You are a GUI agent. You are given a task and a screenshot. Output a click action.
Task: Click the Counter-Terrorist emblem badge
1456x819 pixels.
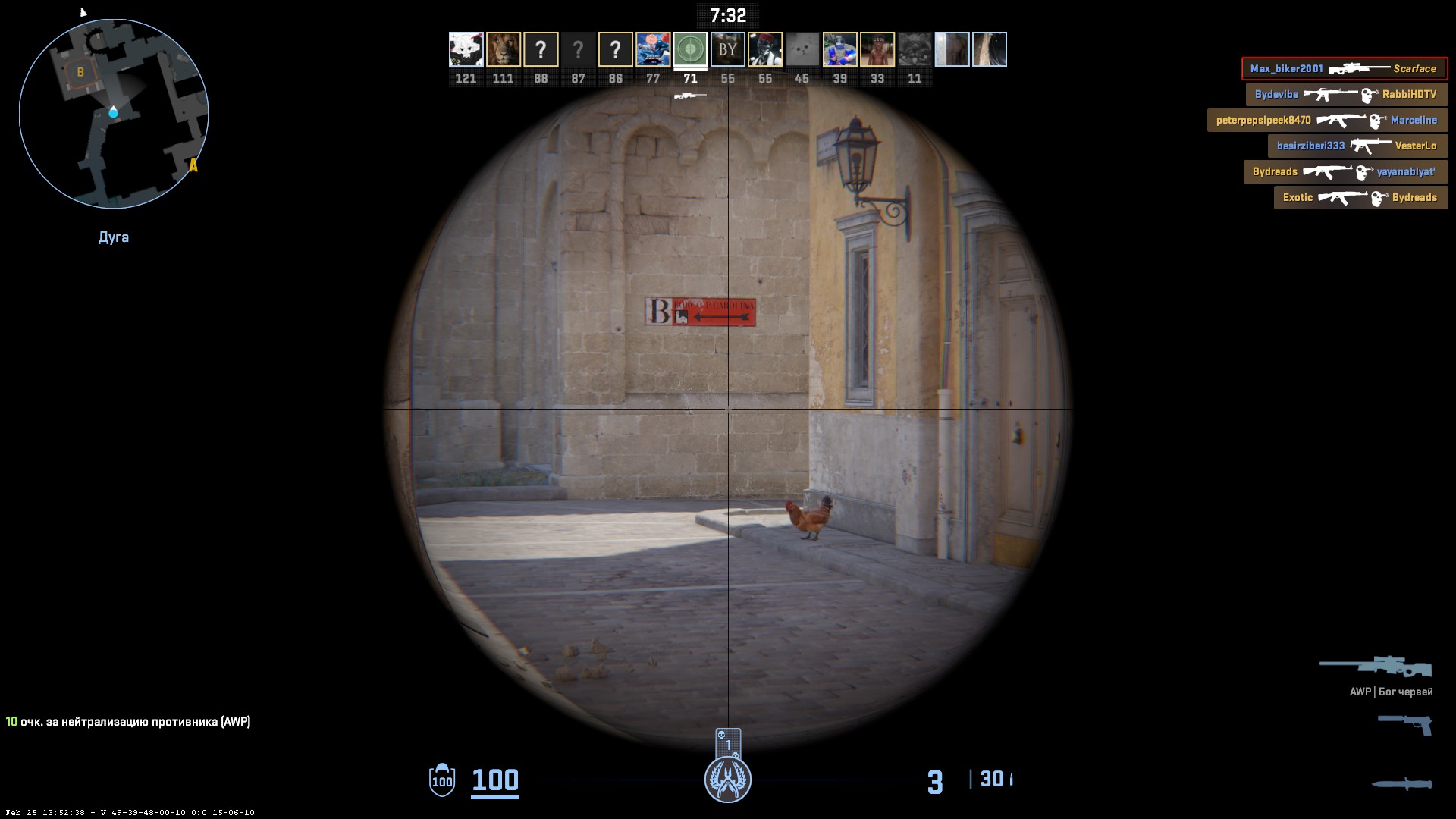[x=728, y=780]
